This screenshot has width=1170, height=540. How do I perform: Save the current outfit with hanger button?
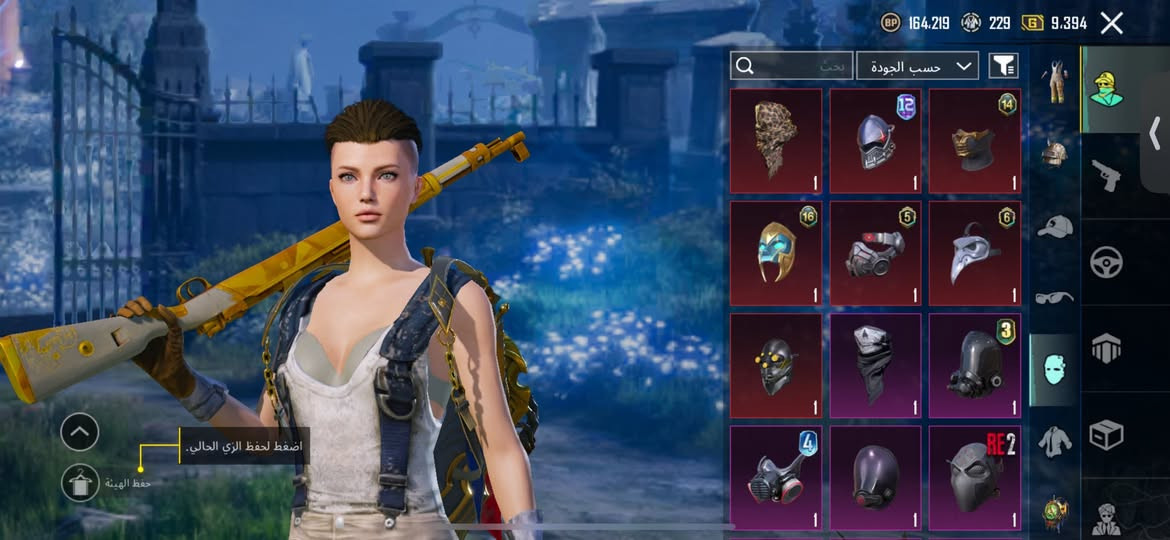tap(80, 483)
